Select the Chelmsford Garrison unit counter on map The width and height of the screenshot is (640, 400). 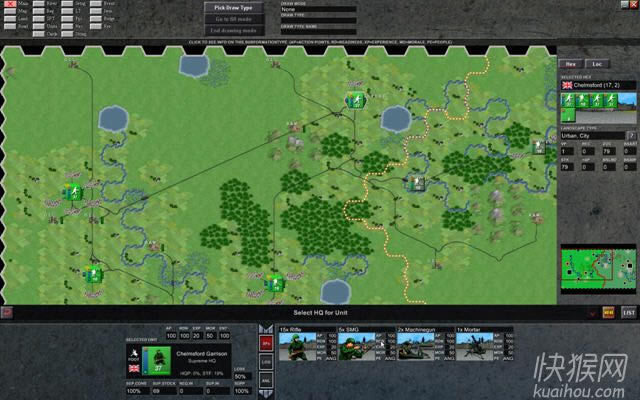click(x=415, y=182)
